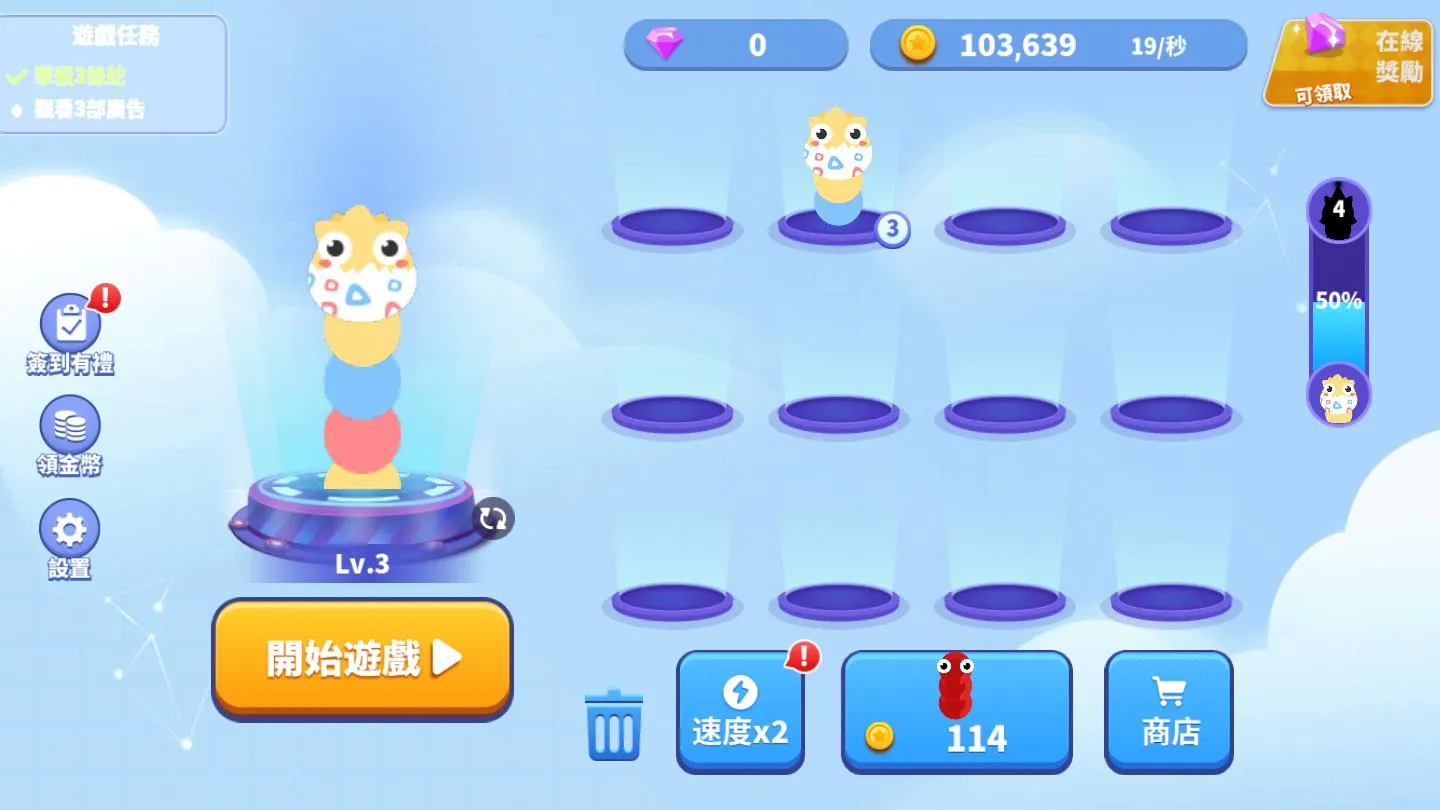Toggle 速度x2 speed boost
This screenshot has width=1440, height=810.
tap(740, 710)
